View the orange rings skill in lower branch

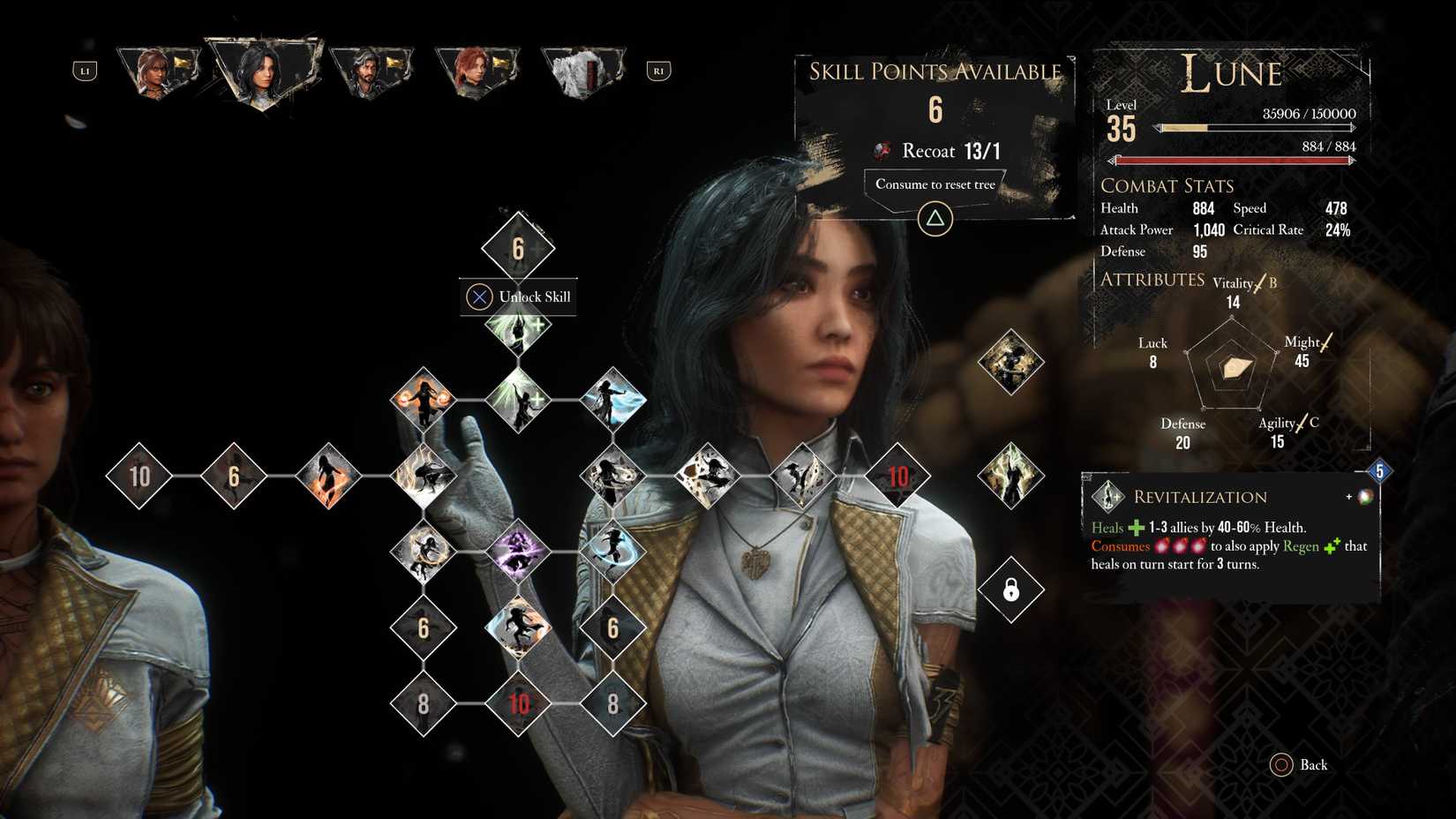424,549
